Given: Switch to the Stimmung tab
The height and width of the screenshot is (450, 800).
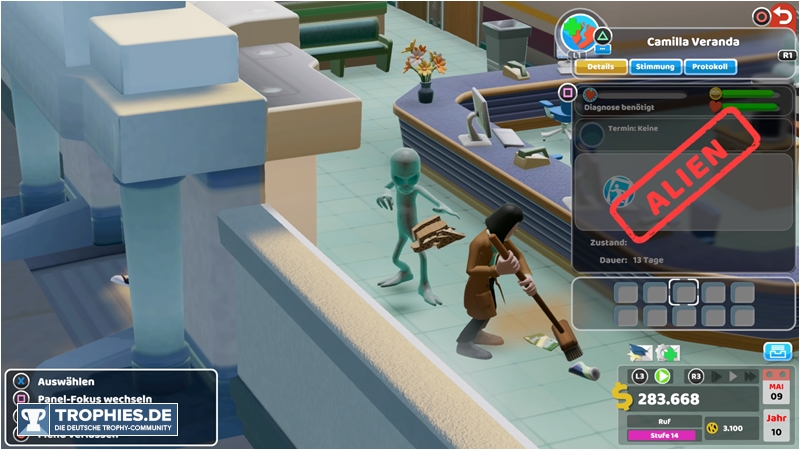Looking at the screenshot, I should click(x=657, y=67).
